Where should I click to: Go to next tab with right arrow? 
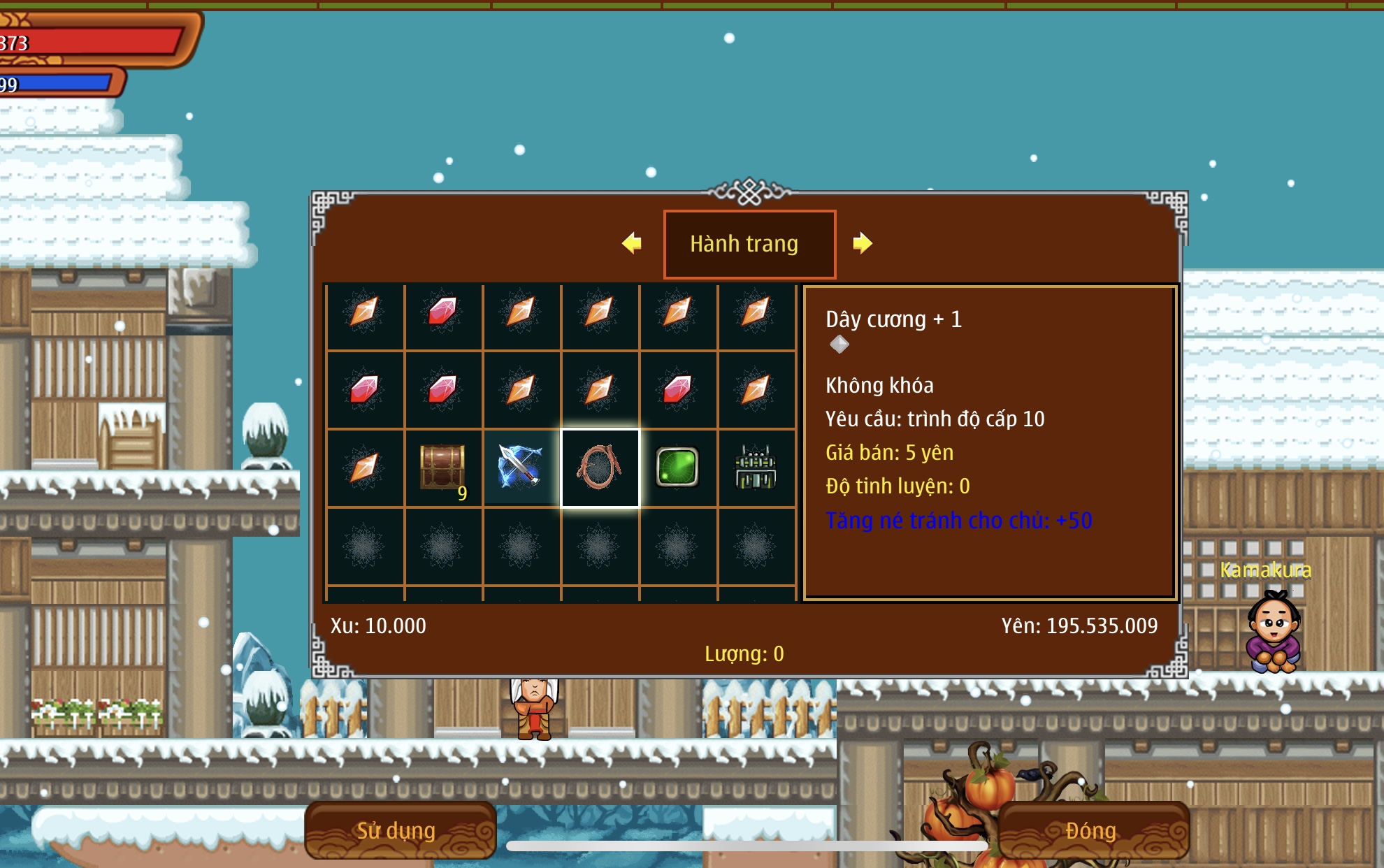[x=863, y=243]
